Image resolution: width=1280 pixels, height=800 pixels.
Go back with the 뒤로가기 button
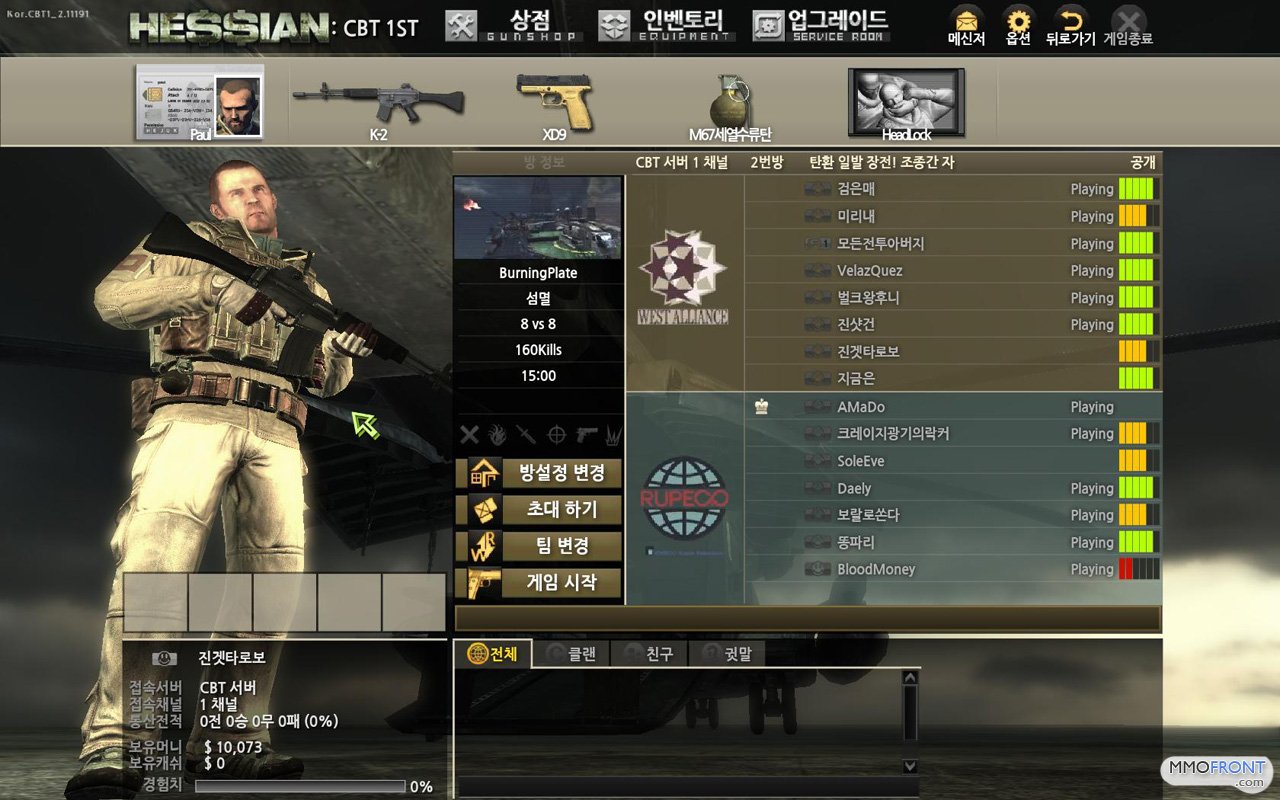(1070, 27)
